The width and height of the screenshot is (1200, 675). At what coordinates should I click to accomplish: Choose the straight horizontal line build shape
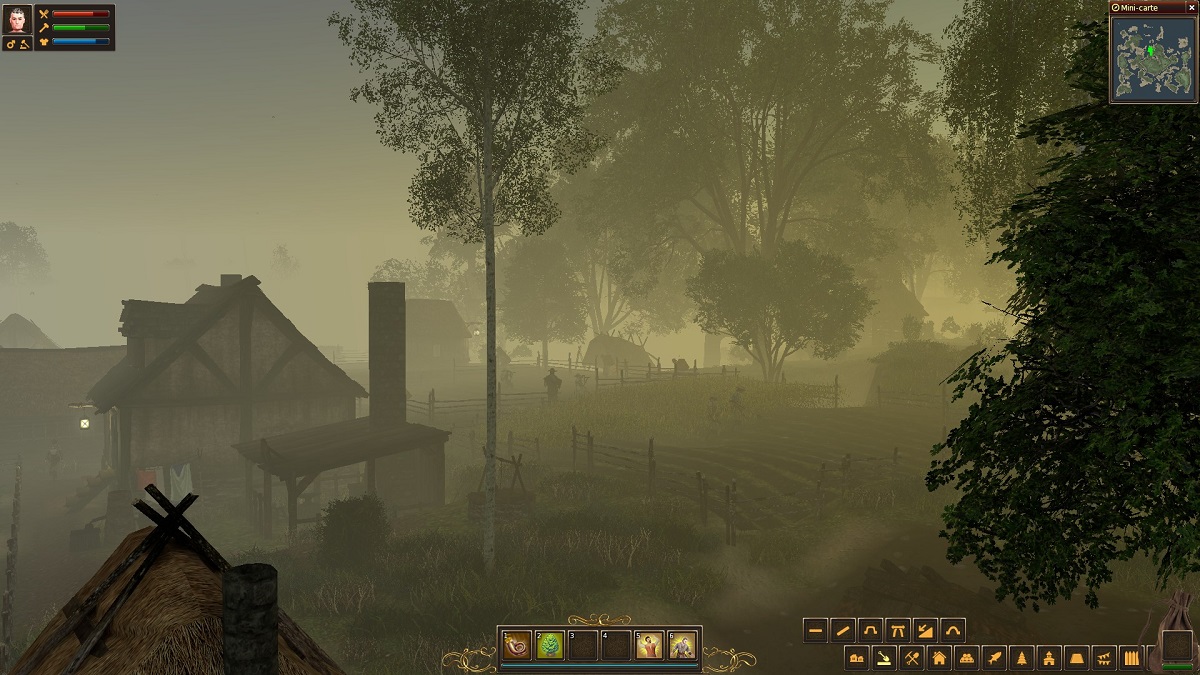point(816,631)
